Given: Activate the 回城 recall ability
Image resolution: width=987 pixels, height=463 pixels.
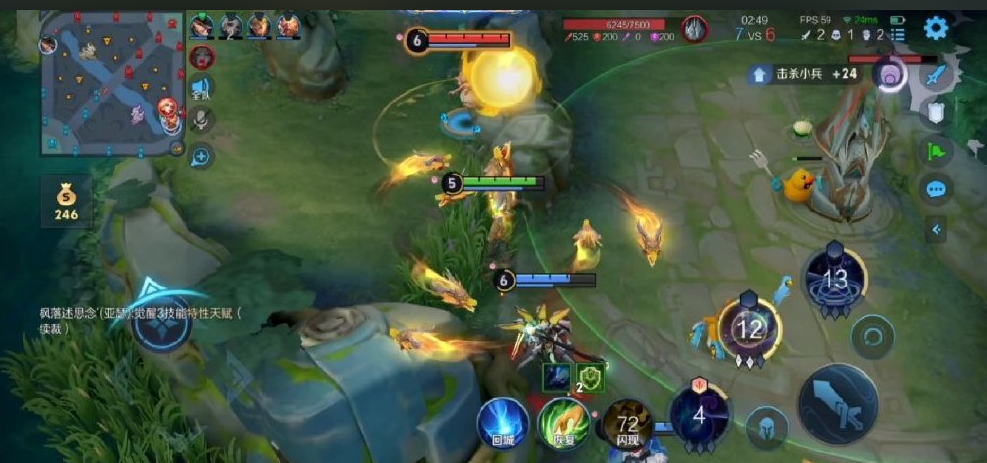Looking at the screenshot, I should point(502,422).
